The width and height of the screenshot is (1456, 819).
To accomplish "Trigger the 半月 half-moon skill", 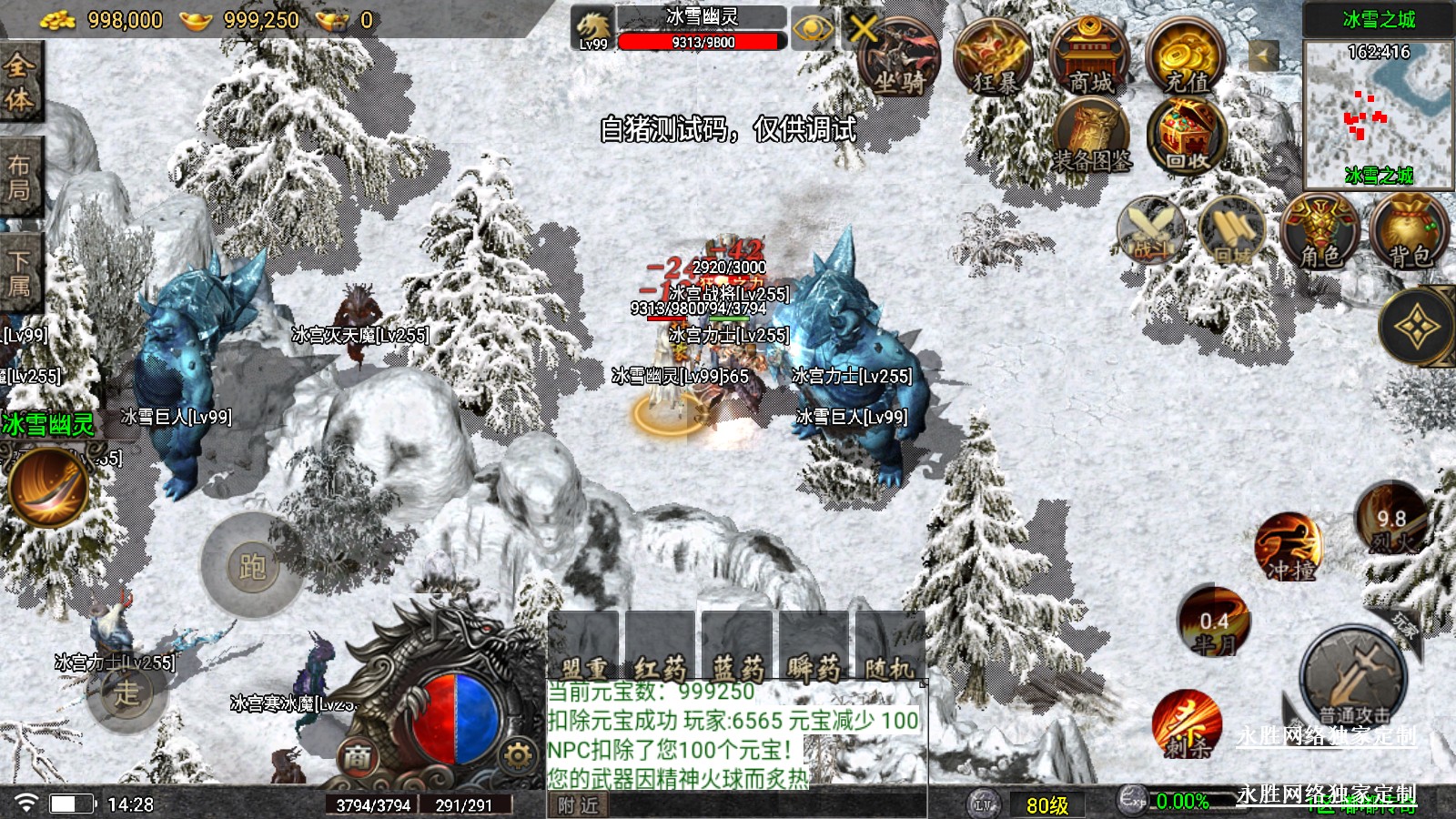I will coord(1214,623).
